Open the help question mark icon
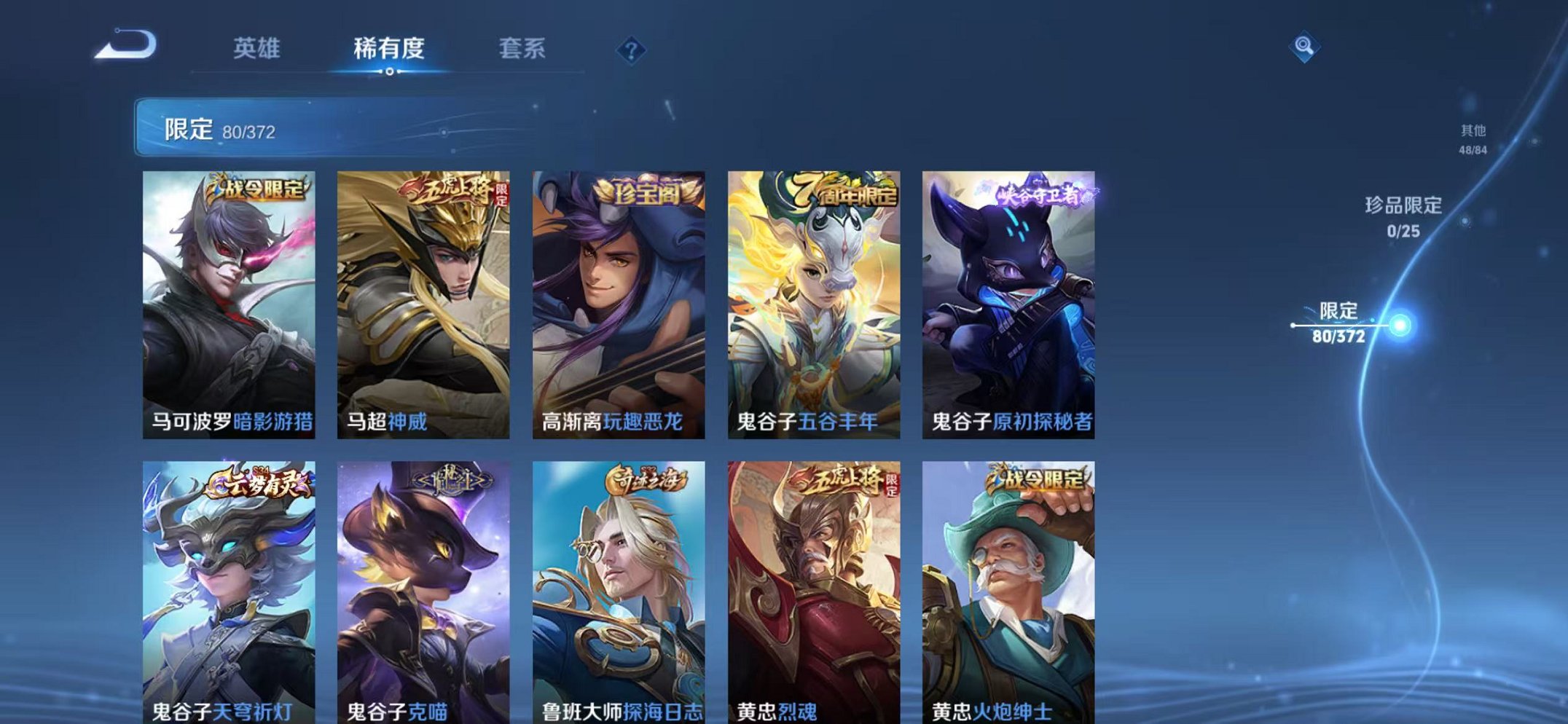The height and width of the screenshot is (724, 1568). coord(632,50)
